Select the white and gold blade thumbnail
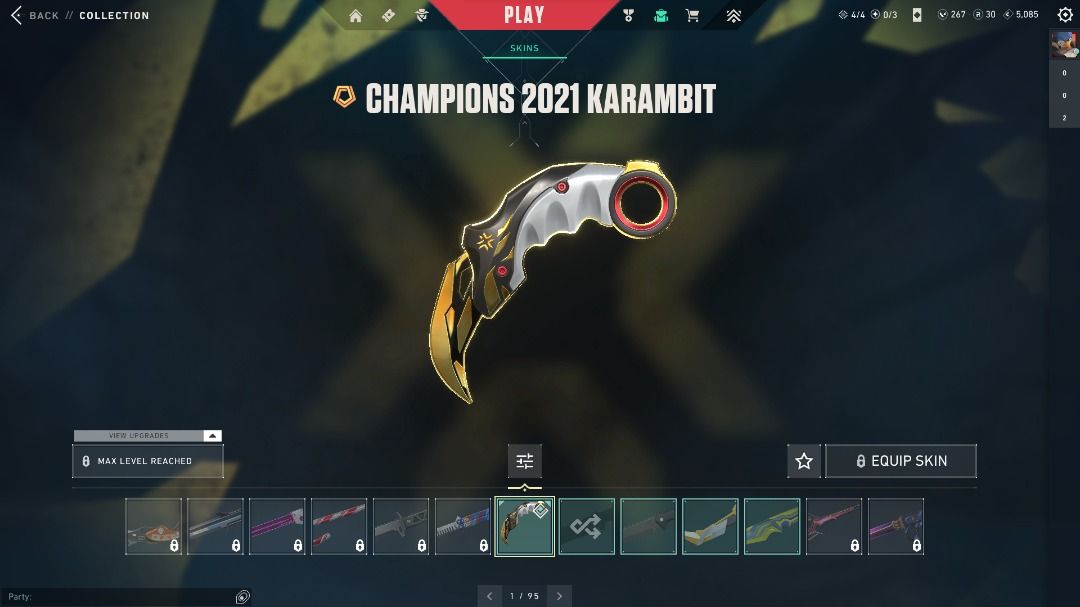Viewport: 1080px width, 607px height. [x=710, y=526]
